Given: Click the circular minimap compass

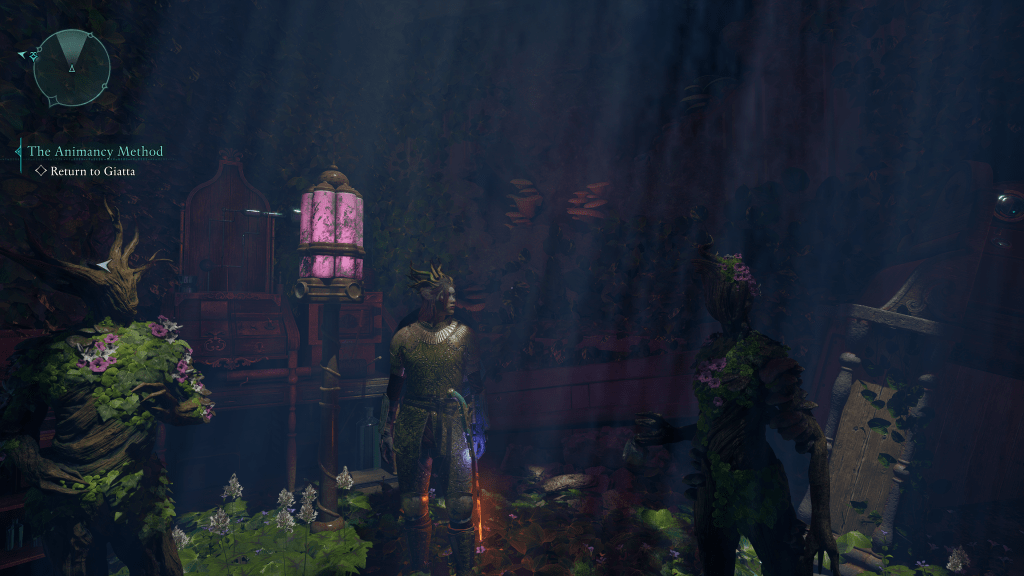Looking at the screenshot, I should (x=71, y=67).
